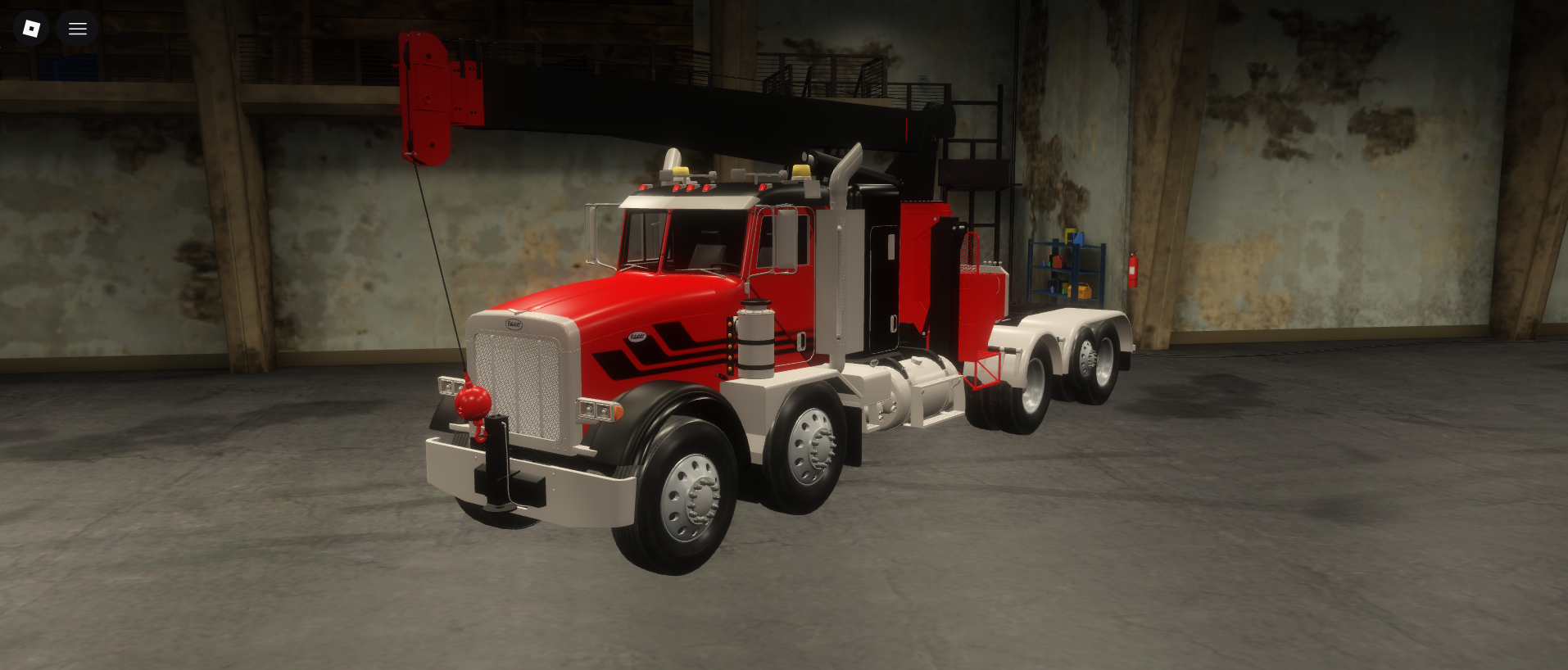Select the fire extinguisher on the wall
Screen dimensions: 1568x670
pos(1133,269)
